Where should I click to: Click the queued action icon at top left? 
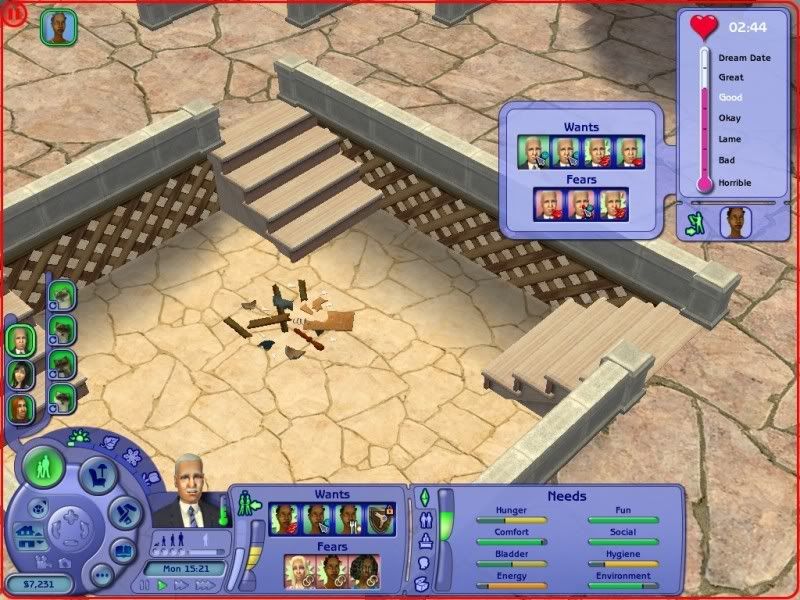pos(56,27)
